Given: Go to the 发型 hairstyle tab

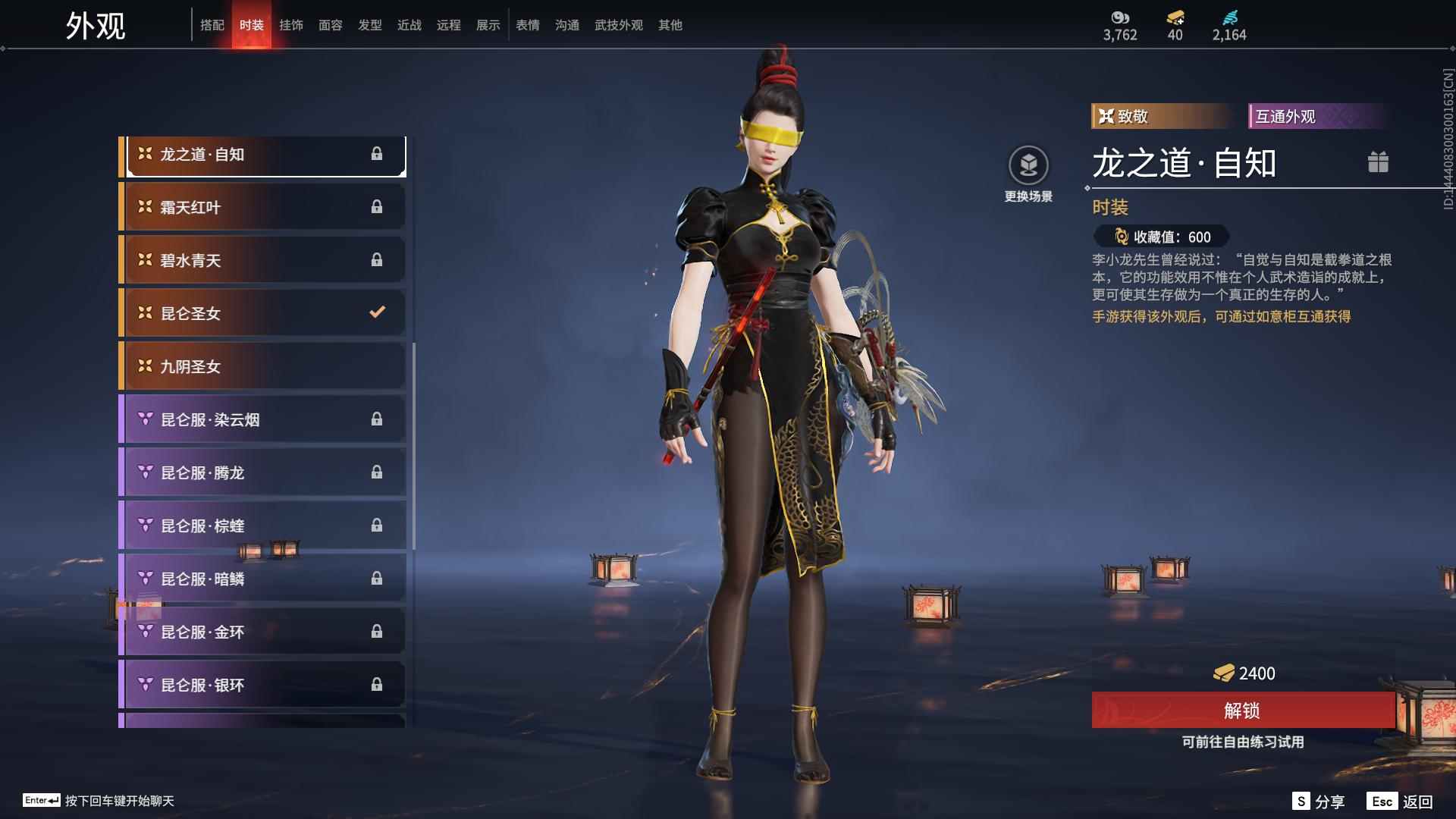Looking at the screenshot, I should pyautogui.click(x=370, y=25).
